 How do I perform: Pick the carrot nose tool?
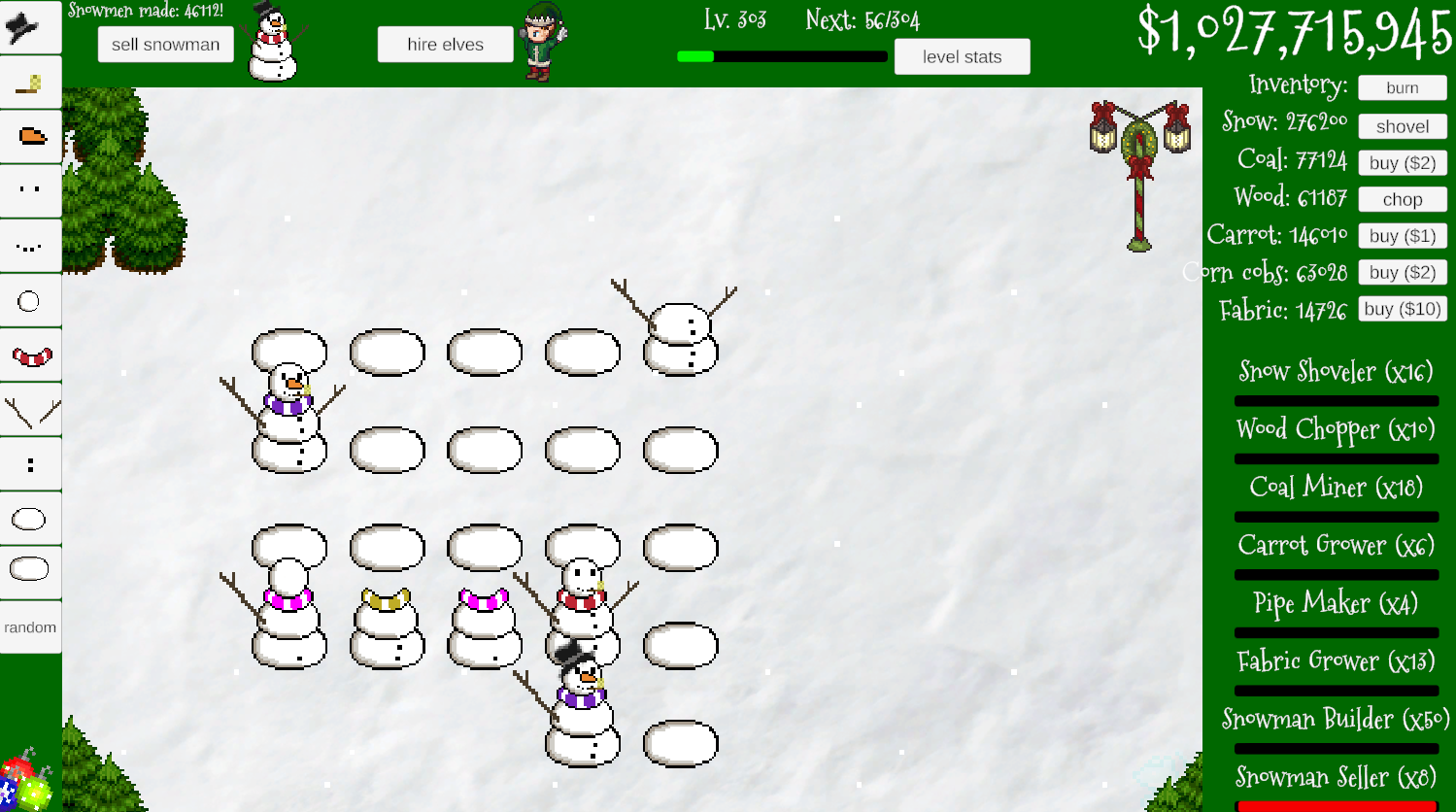coord(29,138)
